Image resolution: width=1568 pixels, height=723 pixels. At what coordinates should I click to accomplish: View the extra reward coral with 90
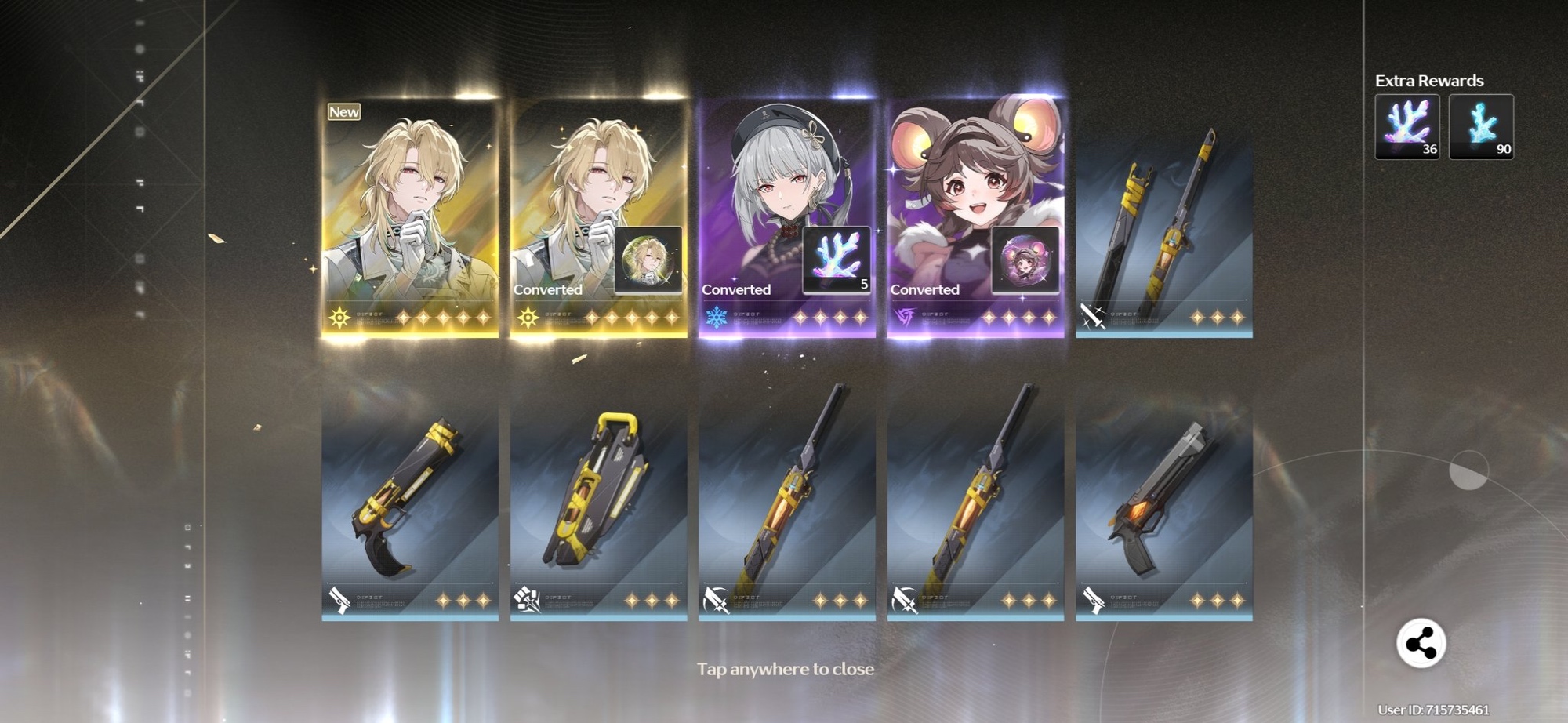1481,127
